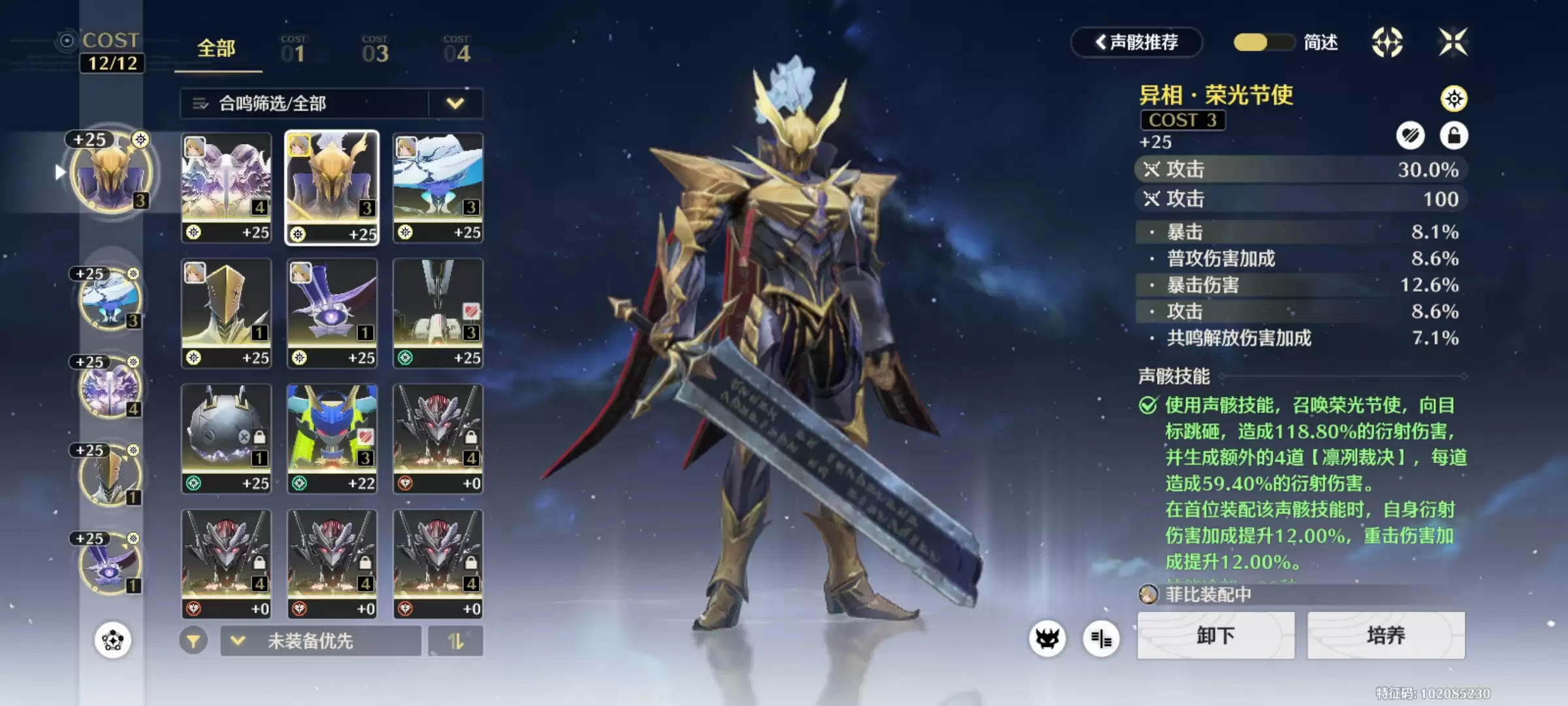Open the sort order 未装备优先 dropdown
Image resolution: width=1568 pixels, height=706 pixels.
320,641
